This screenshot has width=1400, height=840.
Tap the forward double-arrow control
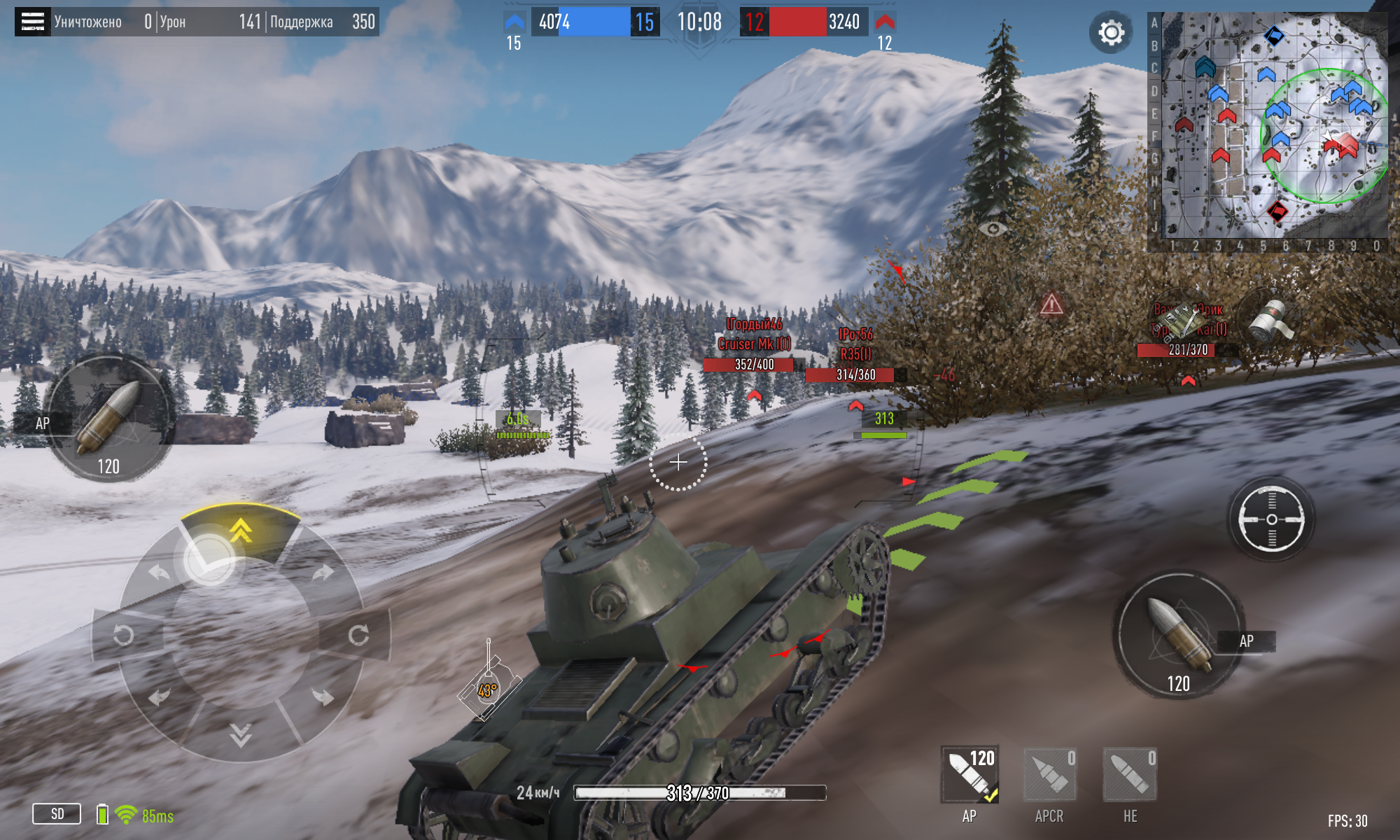coord(240,531)
